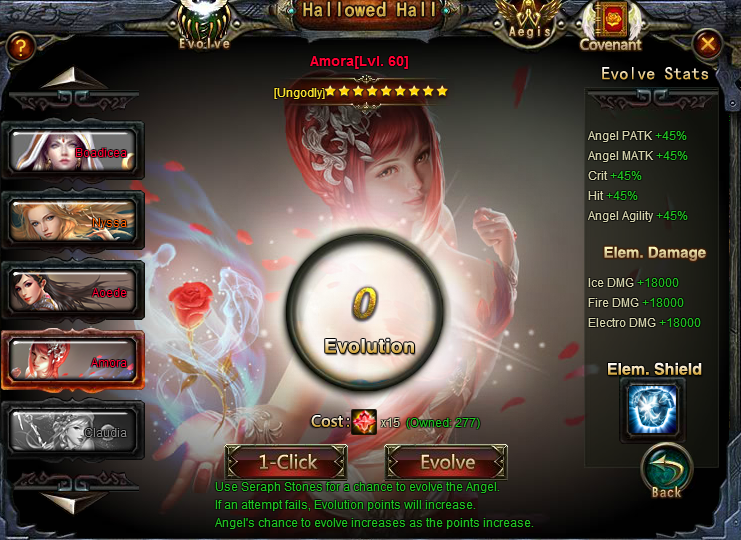Click the Evolve button
Image resolution: width=741 pixels, height=540 pixels.
446,462
